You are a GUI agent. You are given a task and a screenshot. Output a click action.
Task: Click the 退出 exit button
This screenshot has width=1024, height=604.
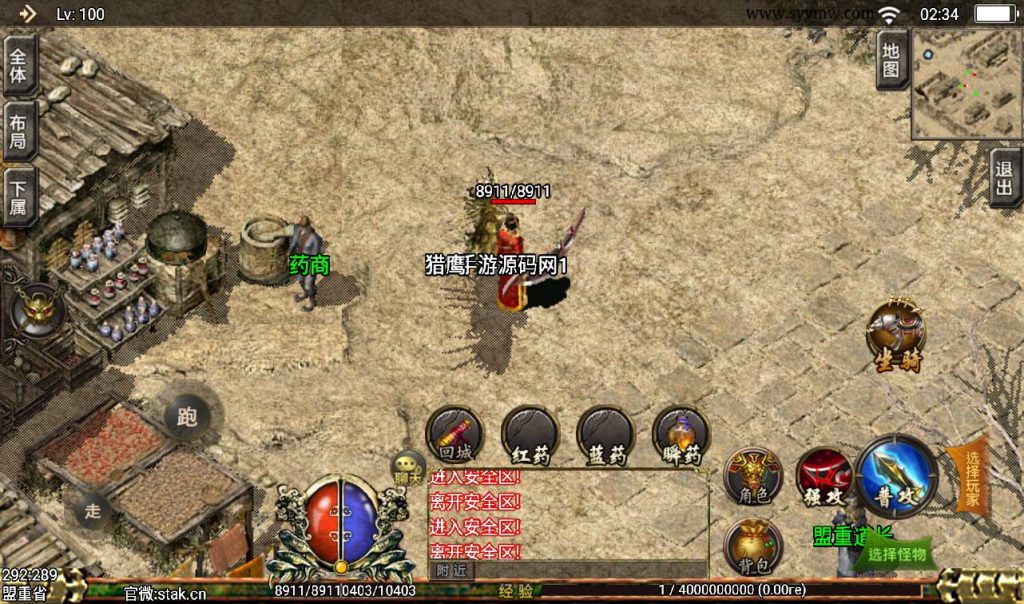(x=1005, y=179)
